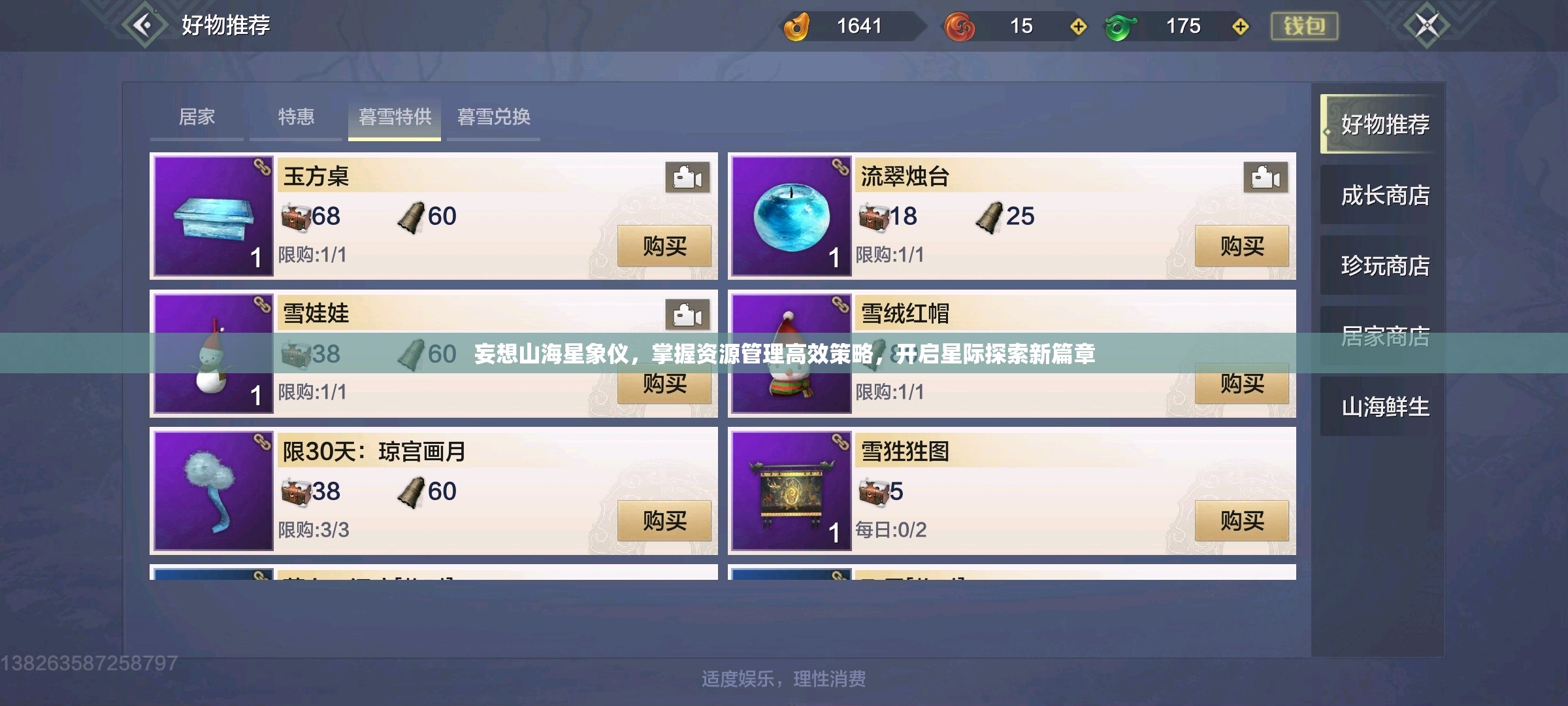Preview 玉方桌 with the camera icon

[688, 177]
